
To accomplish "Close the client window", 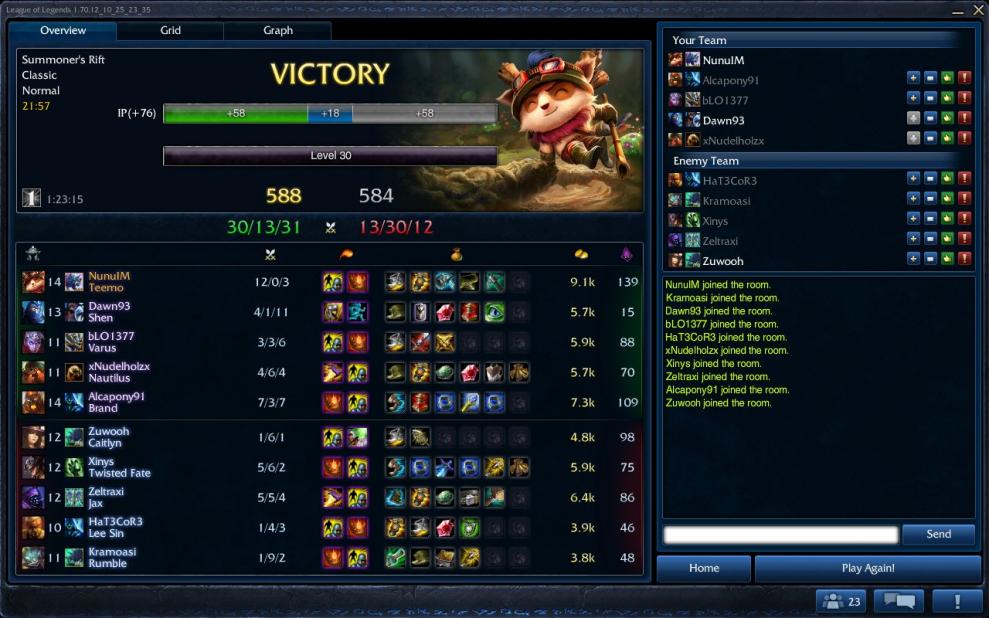I will (978, 10).
